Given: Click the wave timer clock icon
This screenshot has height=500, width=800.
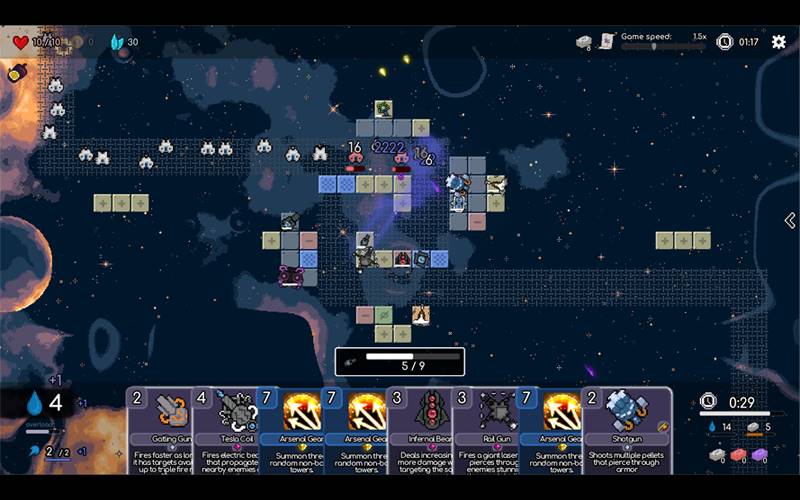Looking at the screenshot, I should [x=725, y=42].
